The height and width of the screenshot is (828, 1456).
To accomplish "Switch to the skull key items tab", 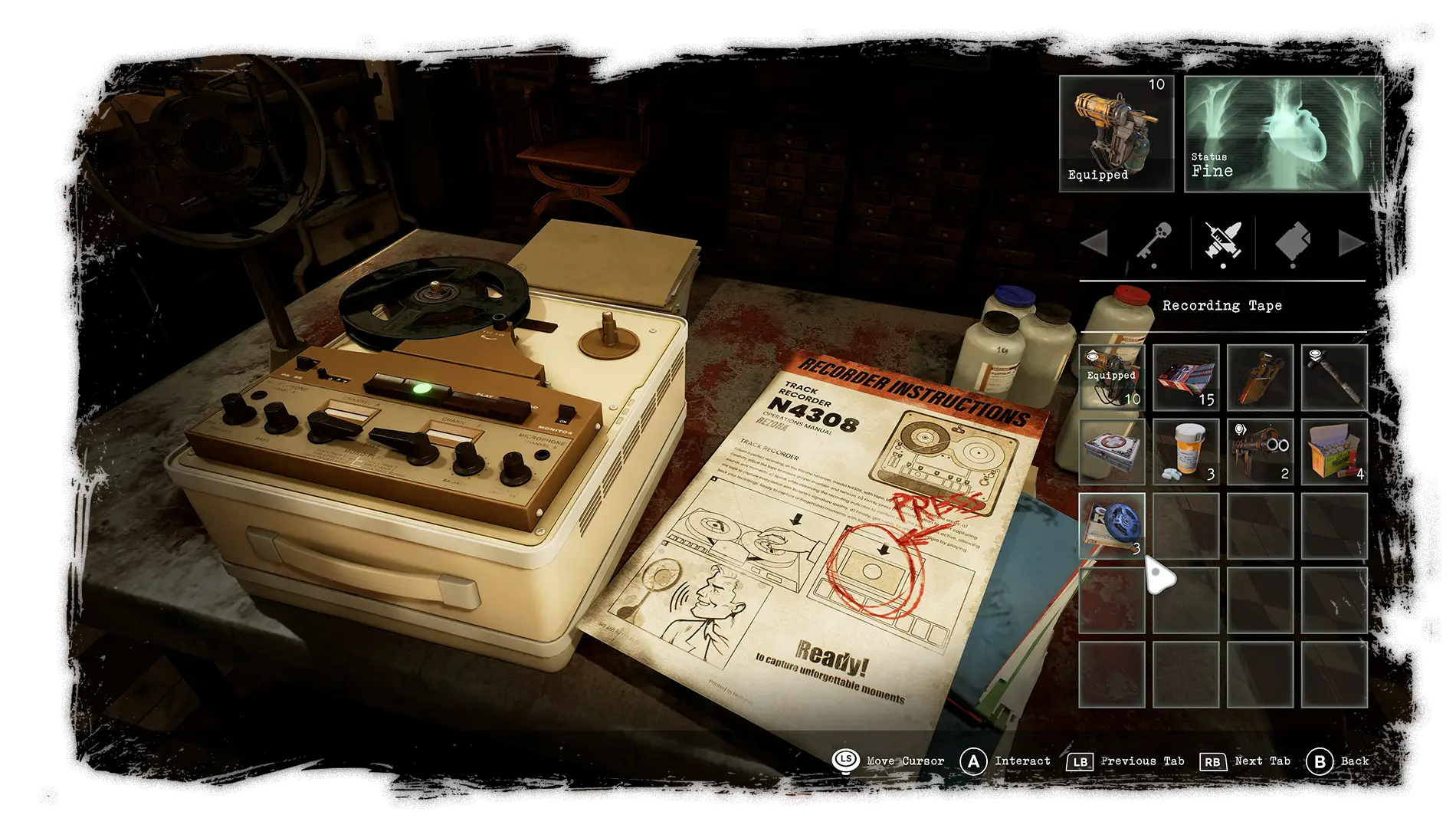I will 1154,243.
